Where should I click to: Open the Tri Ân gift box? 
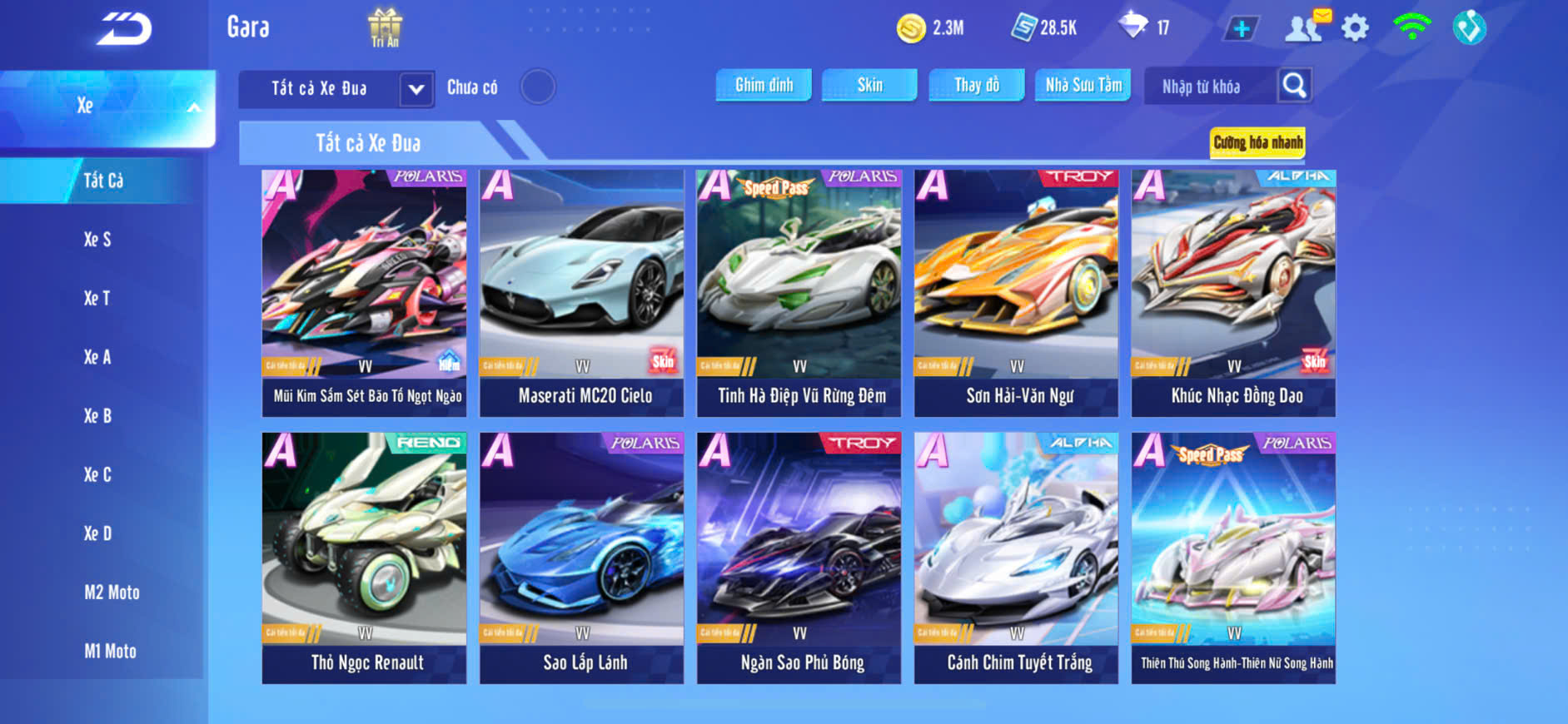pyautogui.click(x=385, y=27)
